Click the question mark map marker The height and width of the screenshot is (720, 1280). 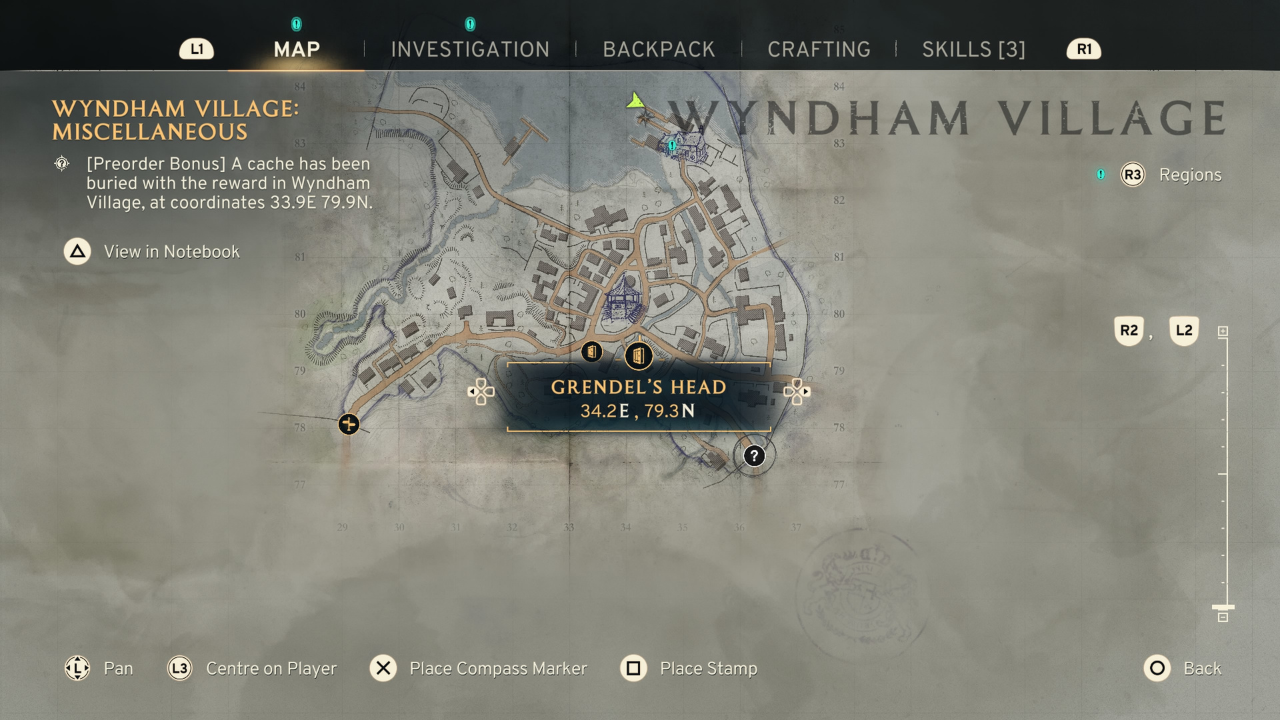coord(754,456)
